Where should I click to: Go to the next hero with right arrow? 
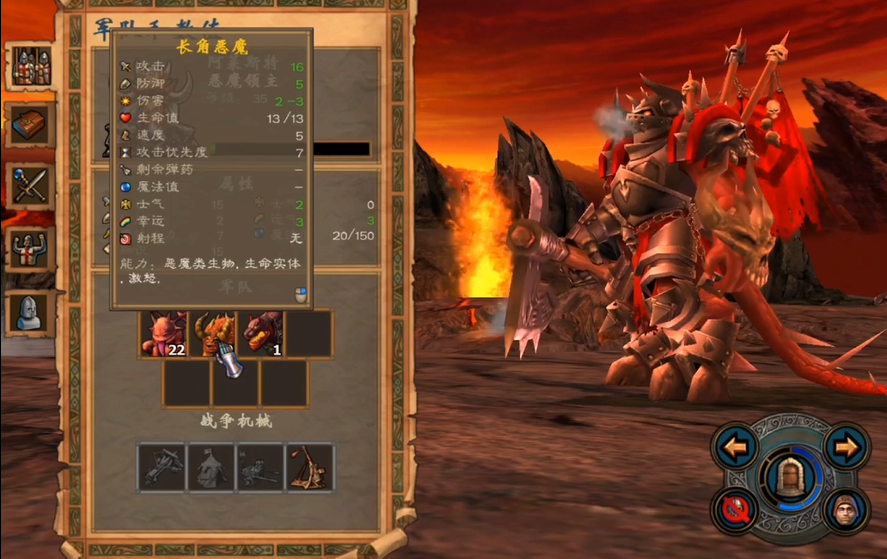(x=846, y=447)
